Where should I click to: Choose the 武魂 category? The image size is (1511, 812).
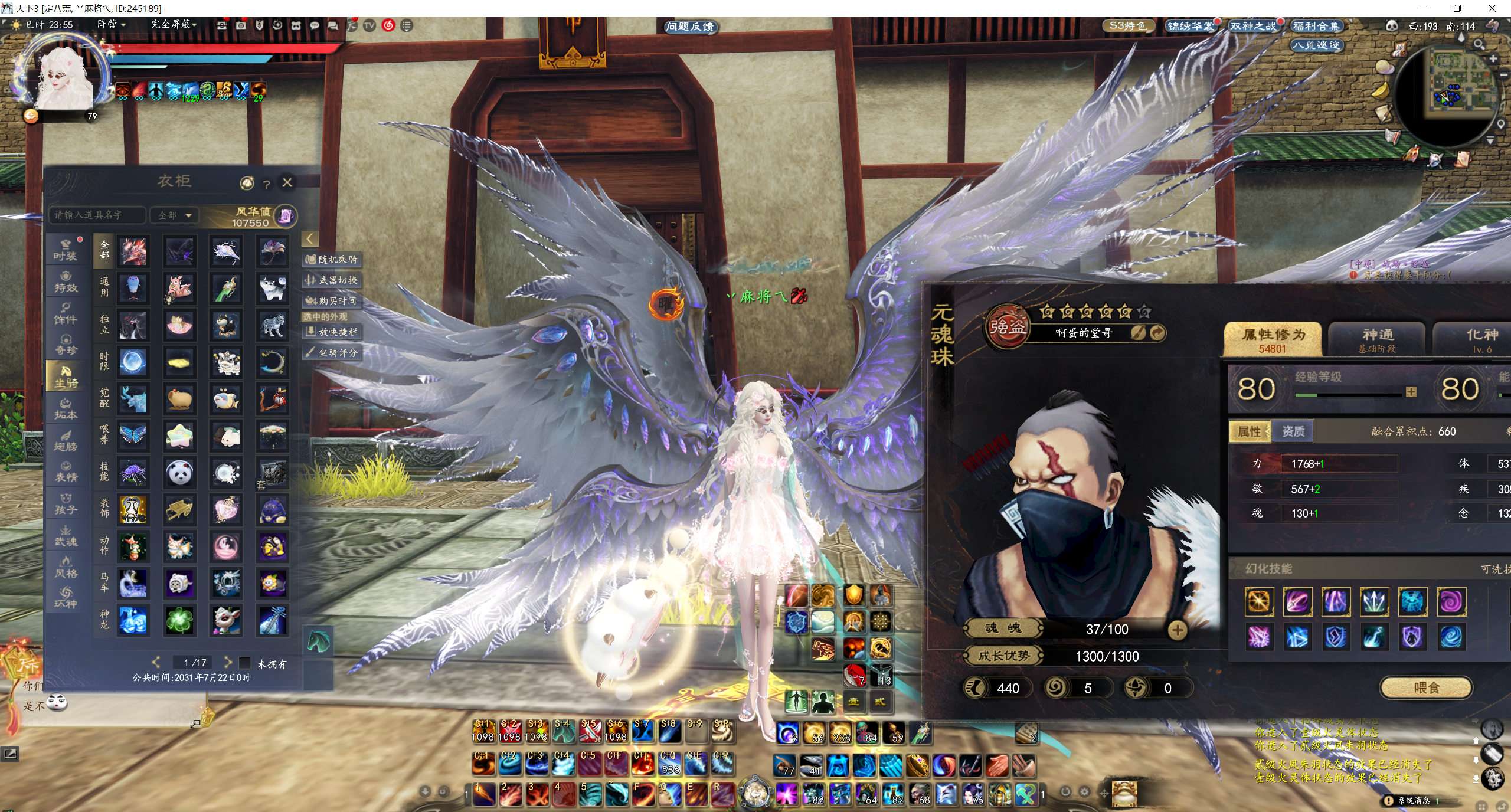66,535
